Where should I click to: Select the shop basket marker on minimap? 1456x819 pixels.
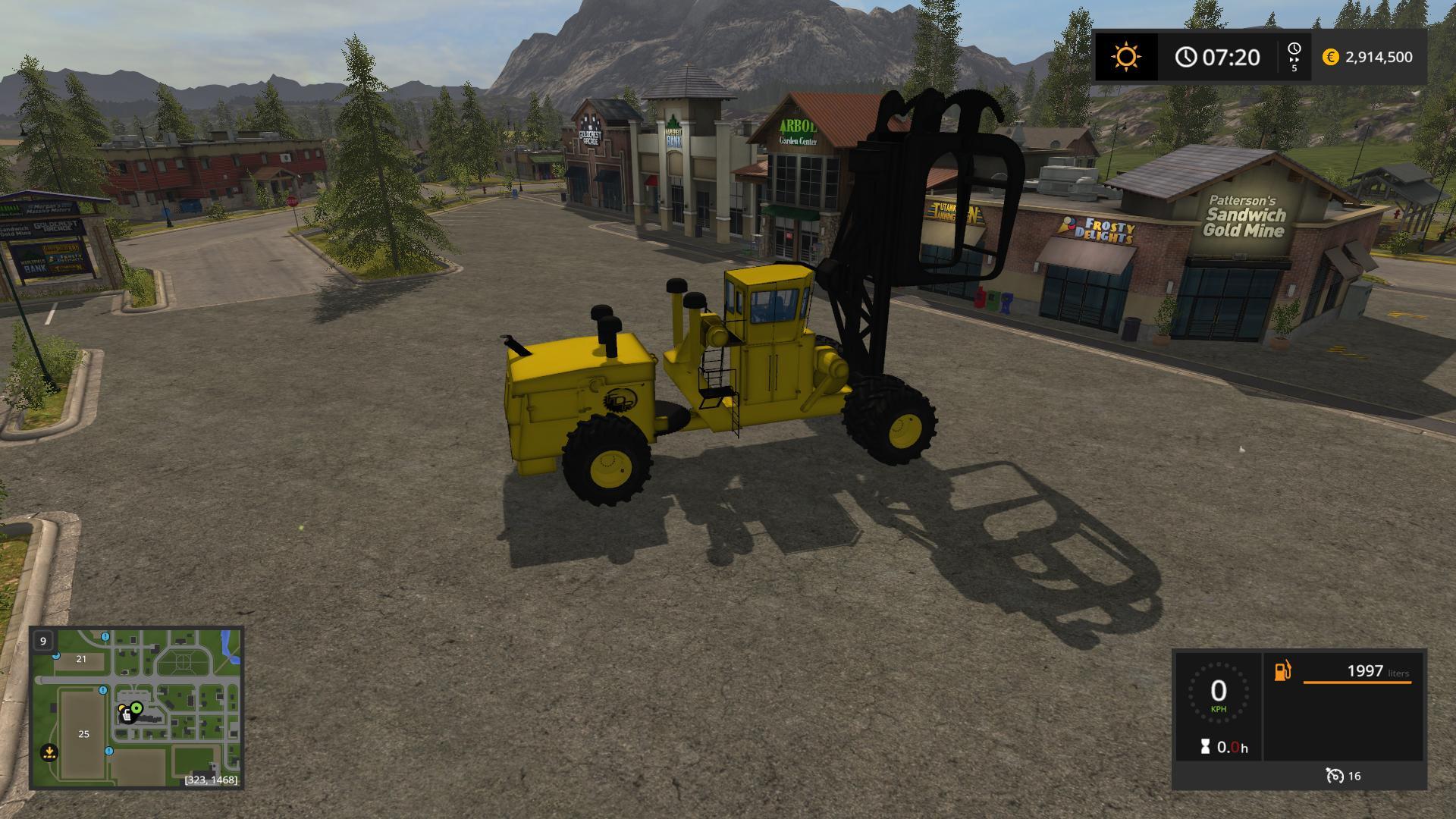pyautogui.click(x=126, y=714)
